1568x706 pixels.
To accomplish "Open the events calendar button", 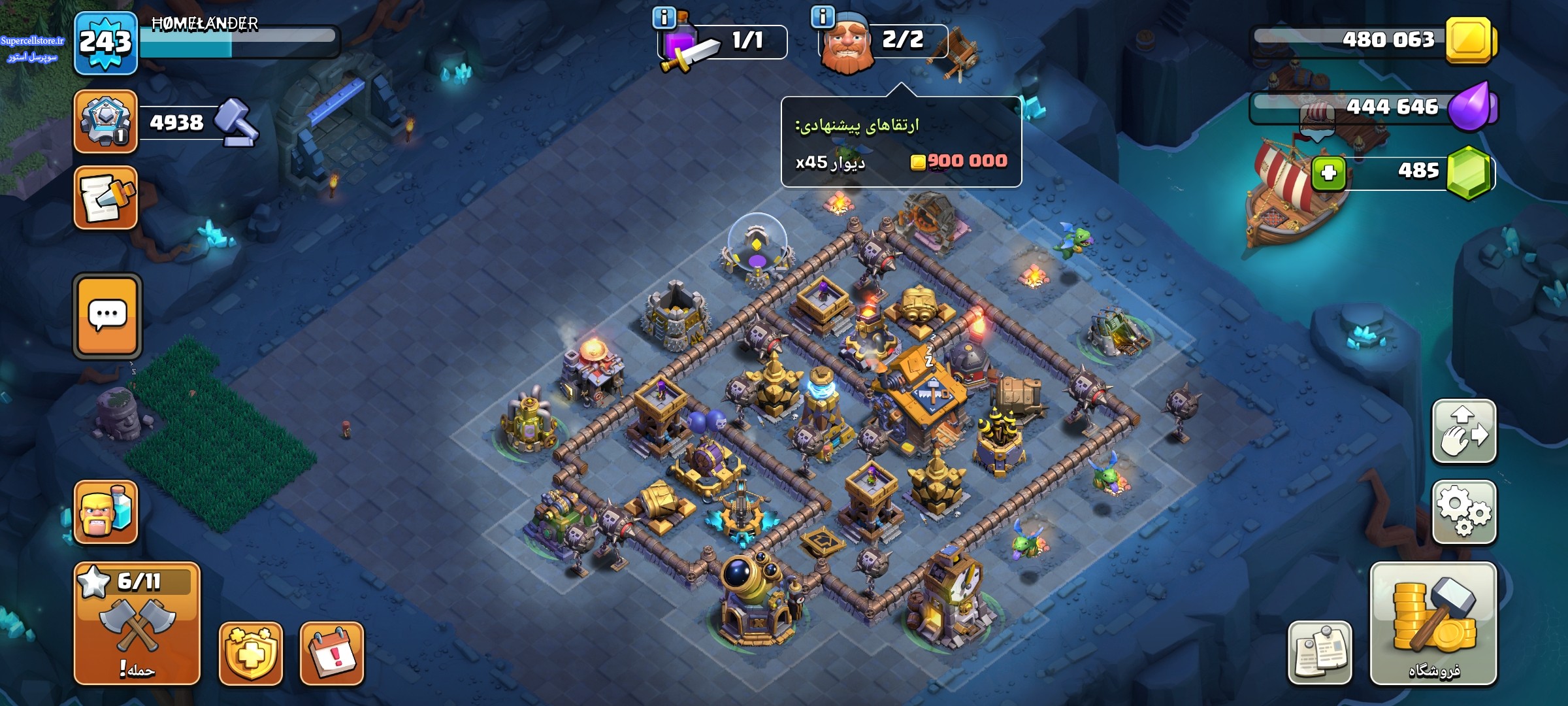I will tap(332, 653).
